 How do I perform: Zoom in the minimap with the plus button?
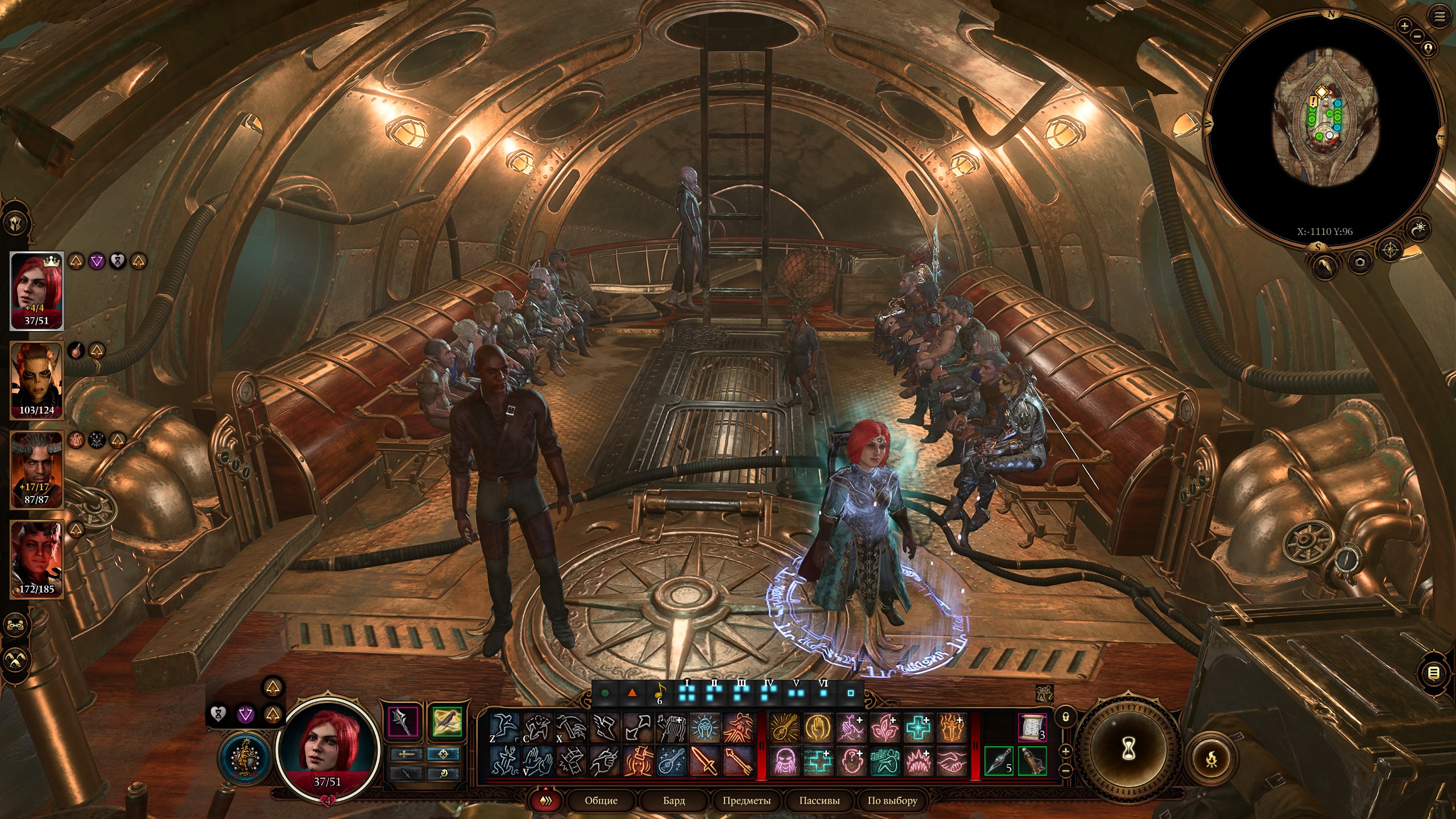coord(1405,26)
